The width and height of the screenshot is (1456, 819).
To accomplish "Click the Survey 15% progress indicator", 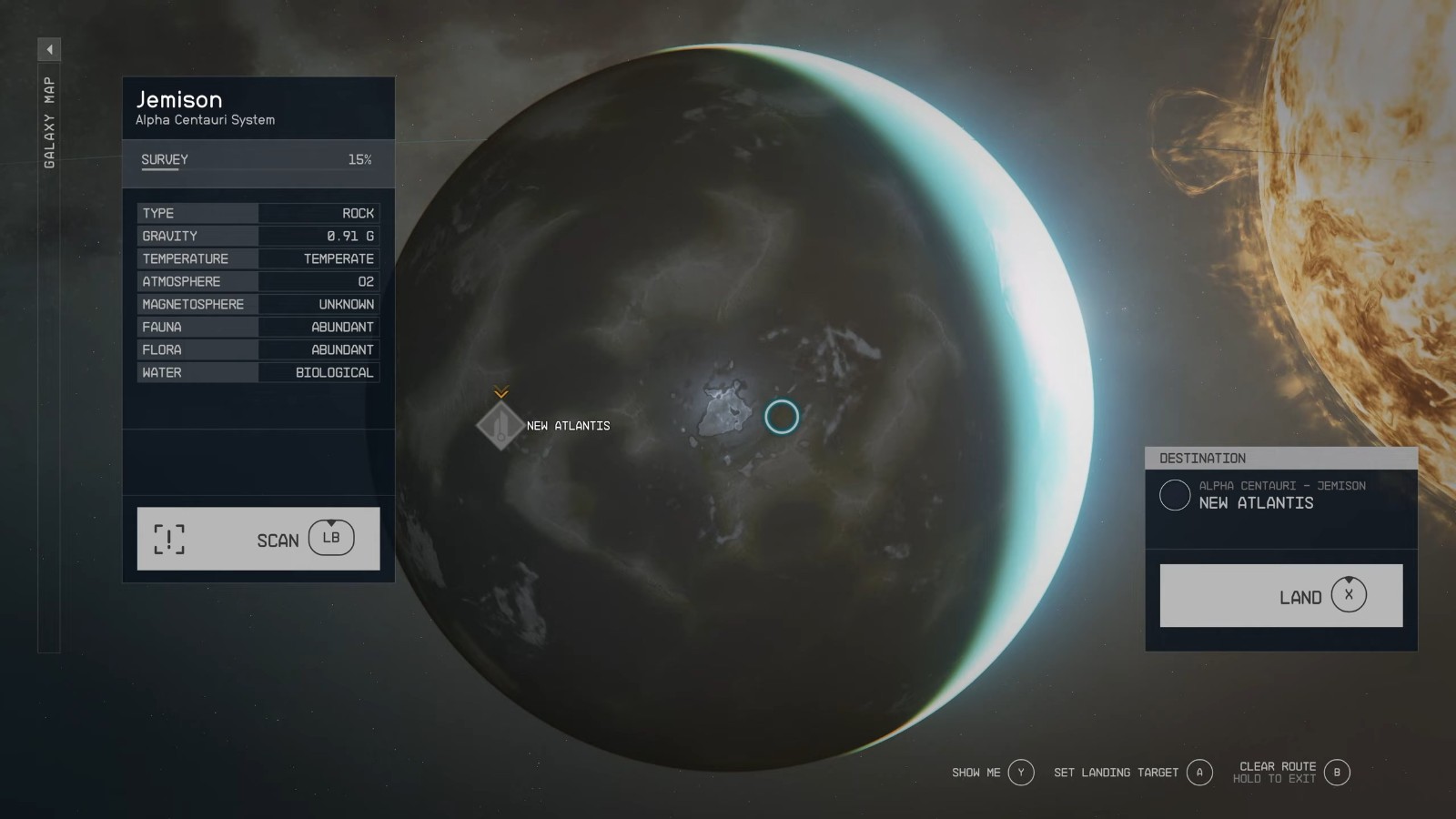I will pyautogui.click(x=360, y=158).
